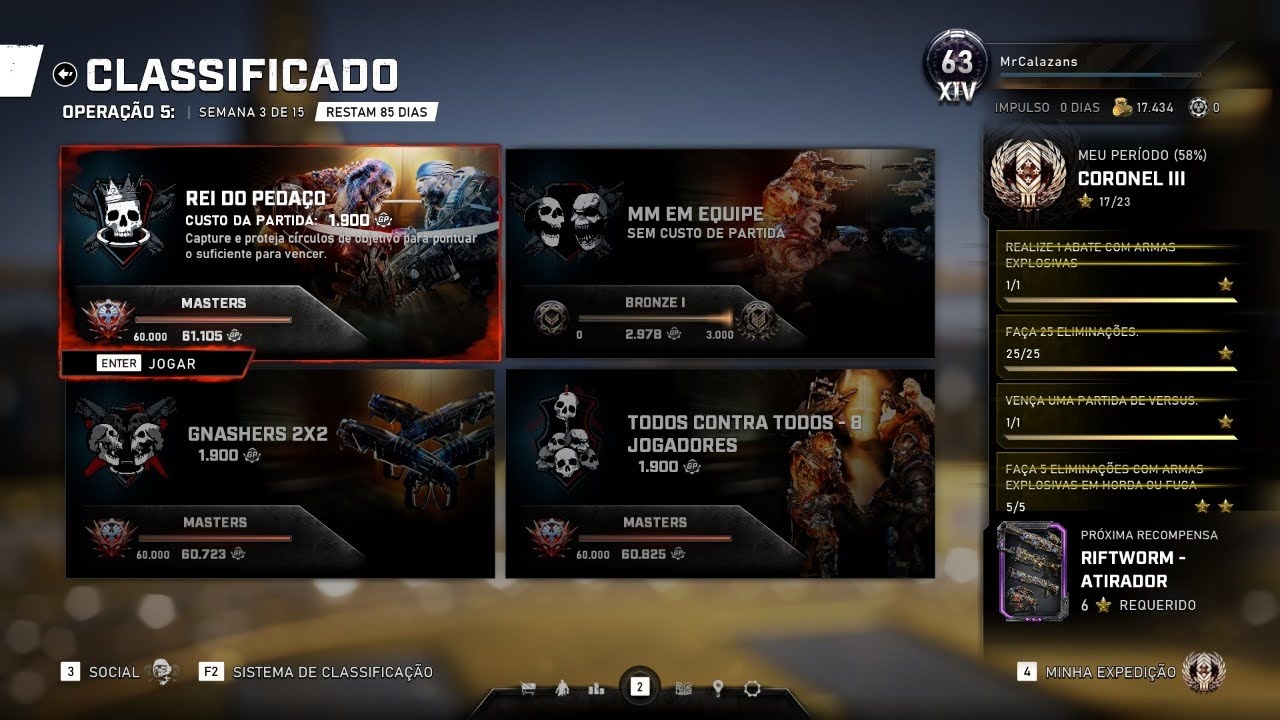Screen dimensions: 1280x720
Task: Open the map pin icon
Action: pos(718,688)
